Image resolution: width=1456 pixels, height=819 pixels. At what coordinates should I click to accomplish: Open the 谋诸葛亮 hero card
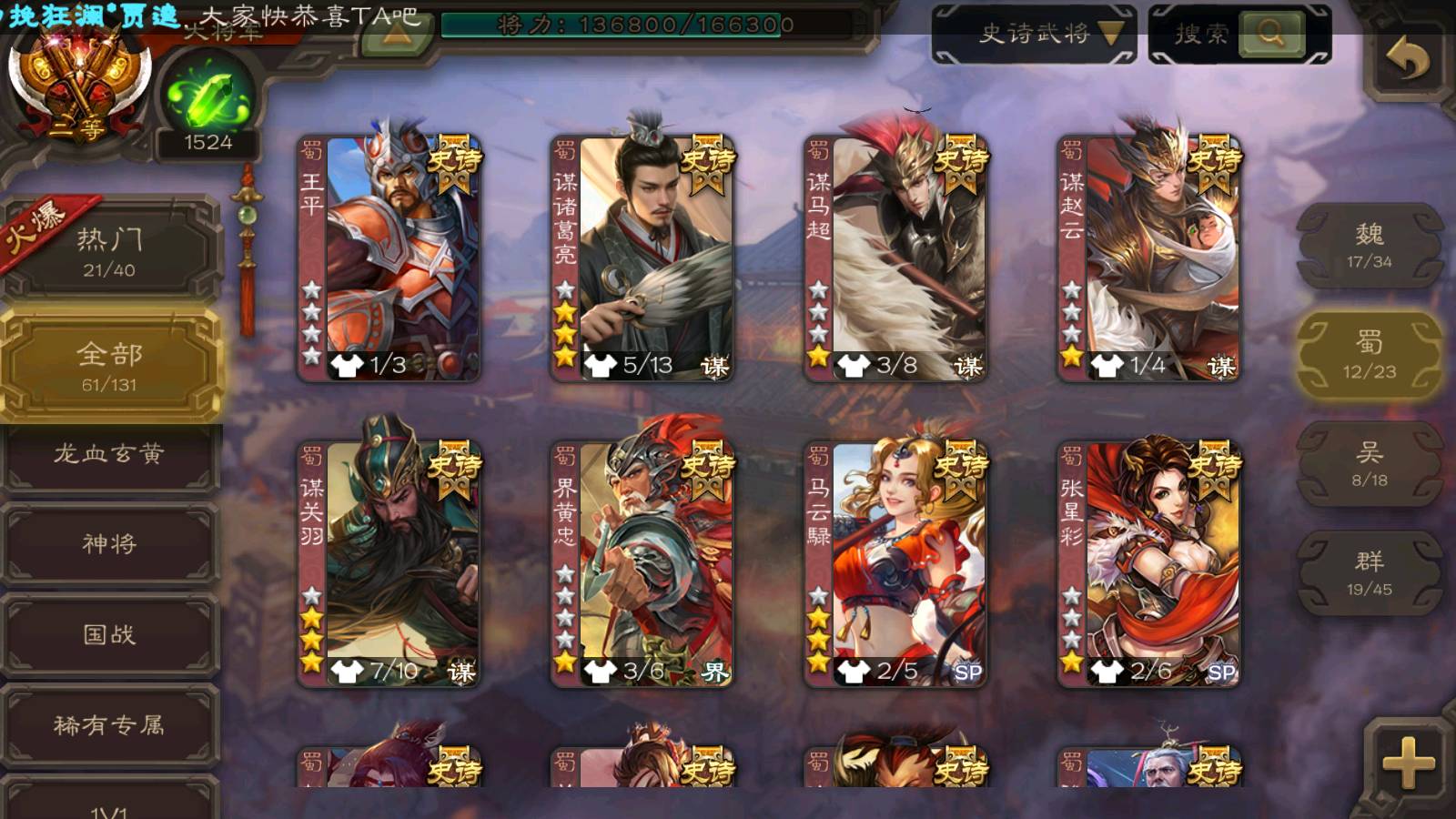(x=643, y=258)
